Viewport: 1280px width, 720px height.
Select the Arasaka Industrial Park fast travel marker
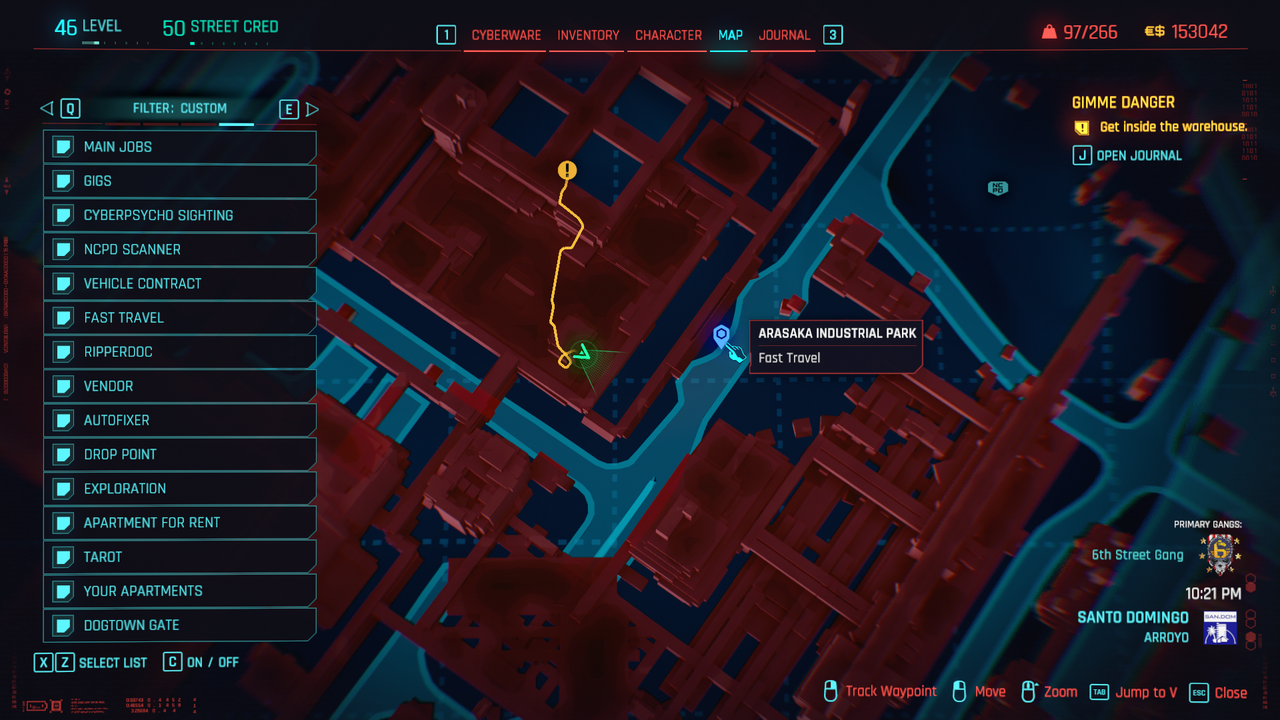[x=721, y=335]
